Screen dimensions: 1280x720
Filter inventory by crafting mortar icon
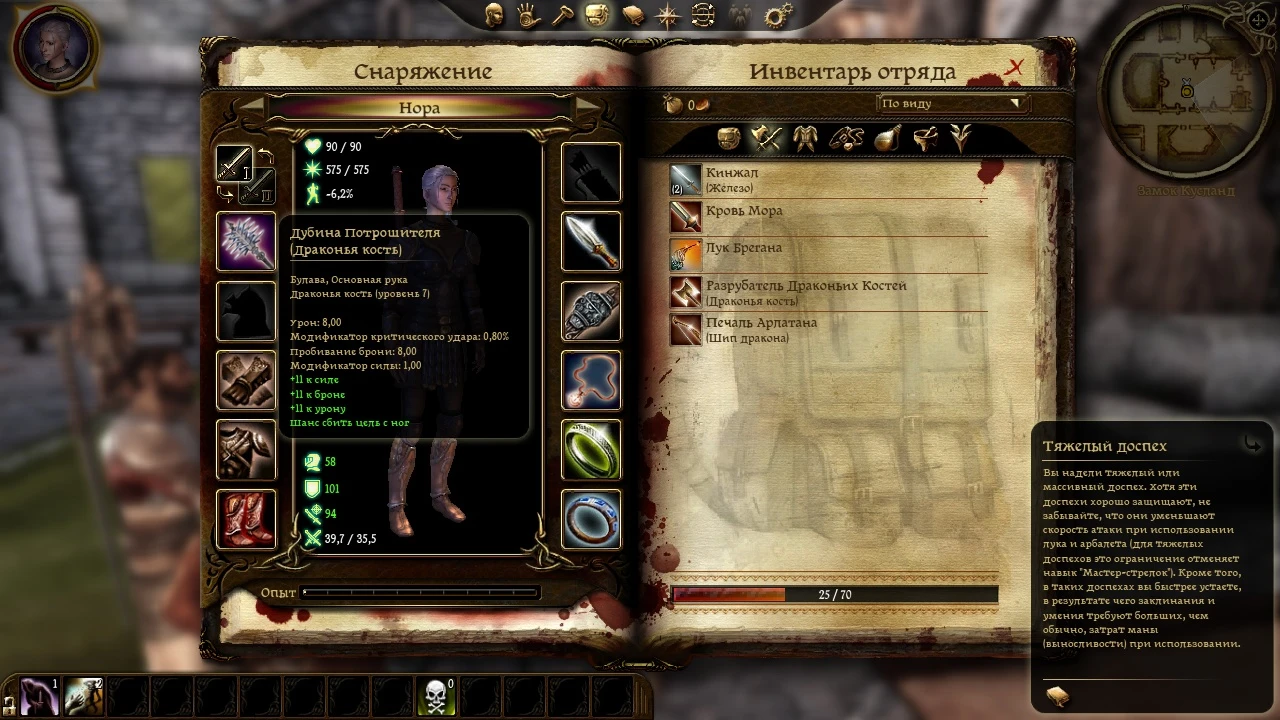click(x=925, y=138)
